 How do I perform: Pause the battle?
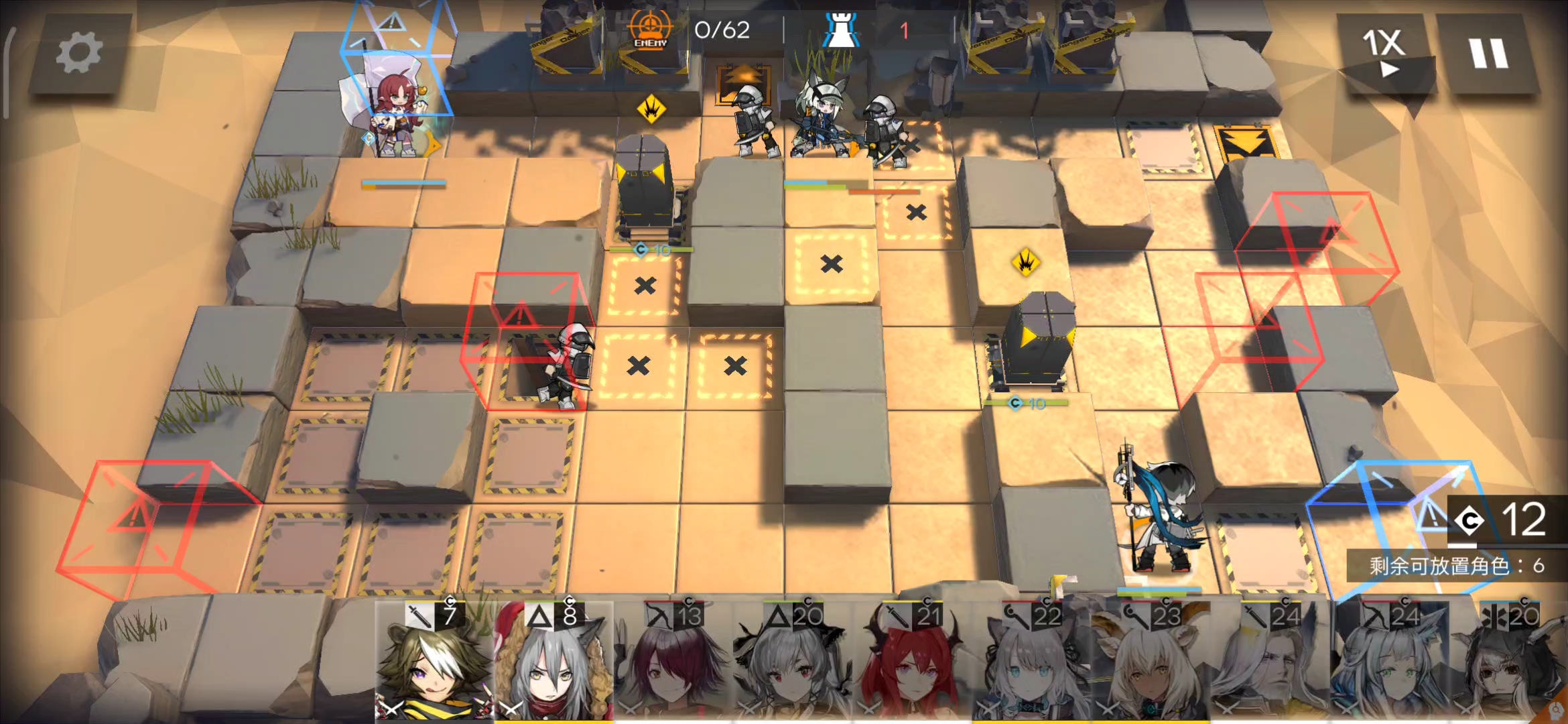pos(1488,54)
